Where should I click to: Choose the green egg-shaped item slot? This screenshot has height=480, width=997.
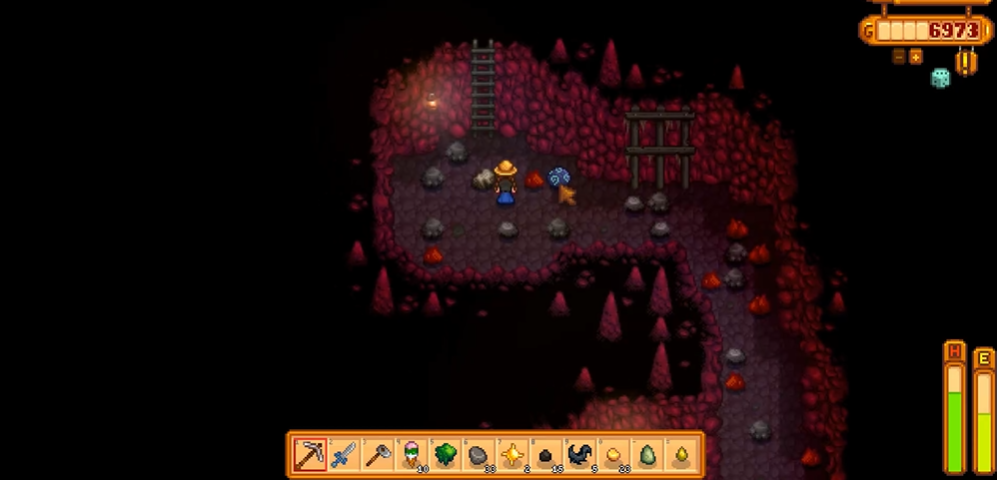647,456
